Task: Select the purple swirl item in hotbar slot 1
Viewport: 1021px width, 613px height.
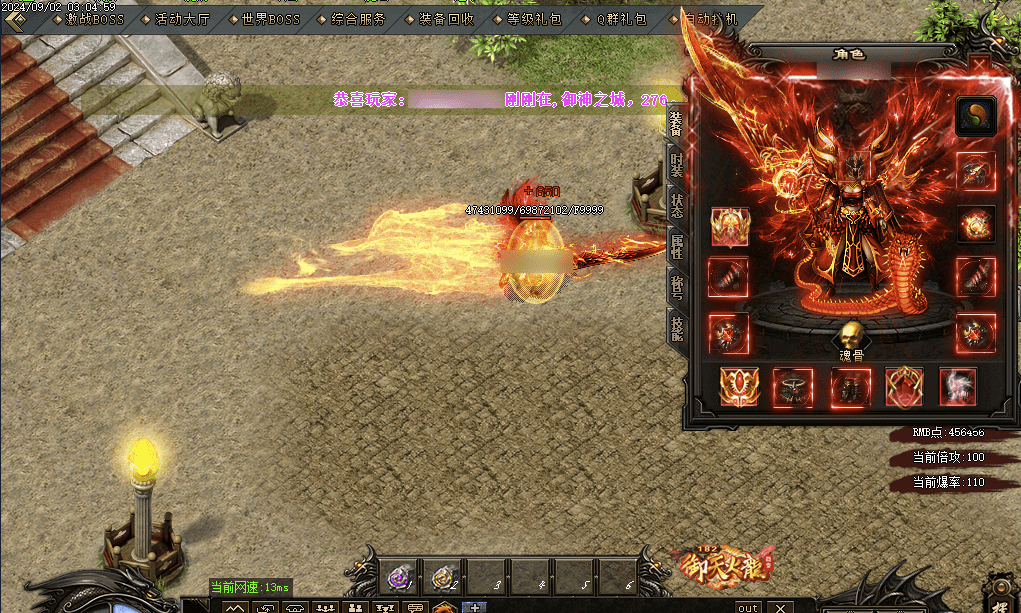Action: click(399, 577)
